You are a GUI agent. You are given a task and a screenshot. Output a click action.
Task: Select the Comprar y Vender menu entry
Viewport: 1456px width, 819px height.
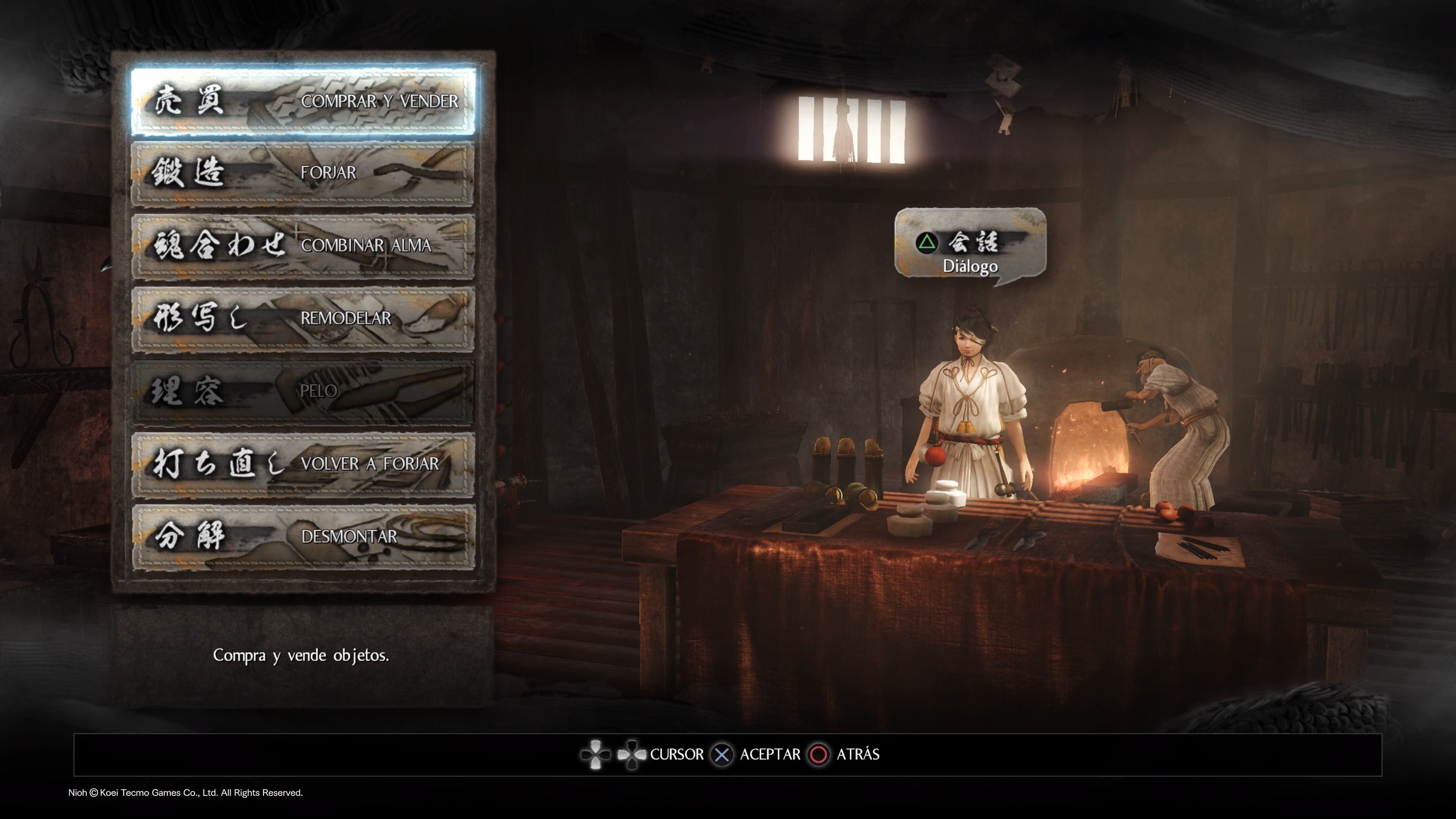coord(303,102)
